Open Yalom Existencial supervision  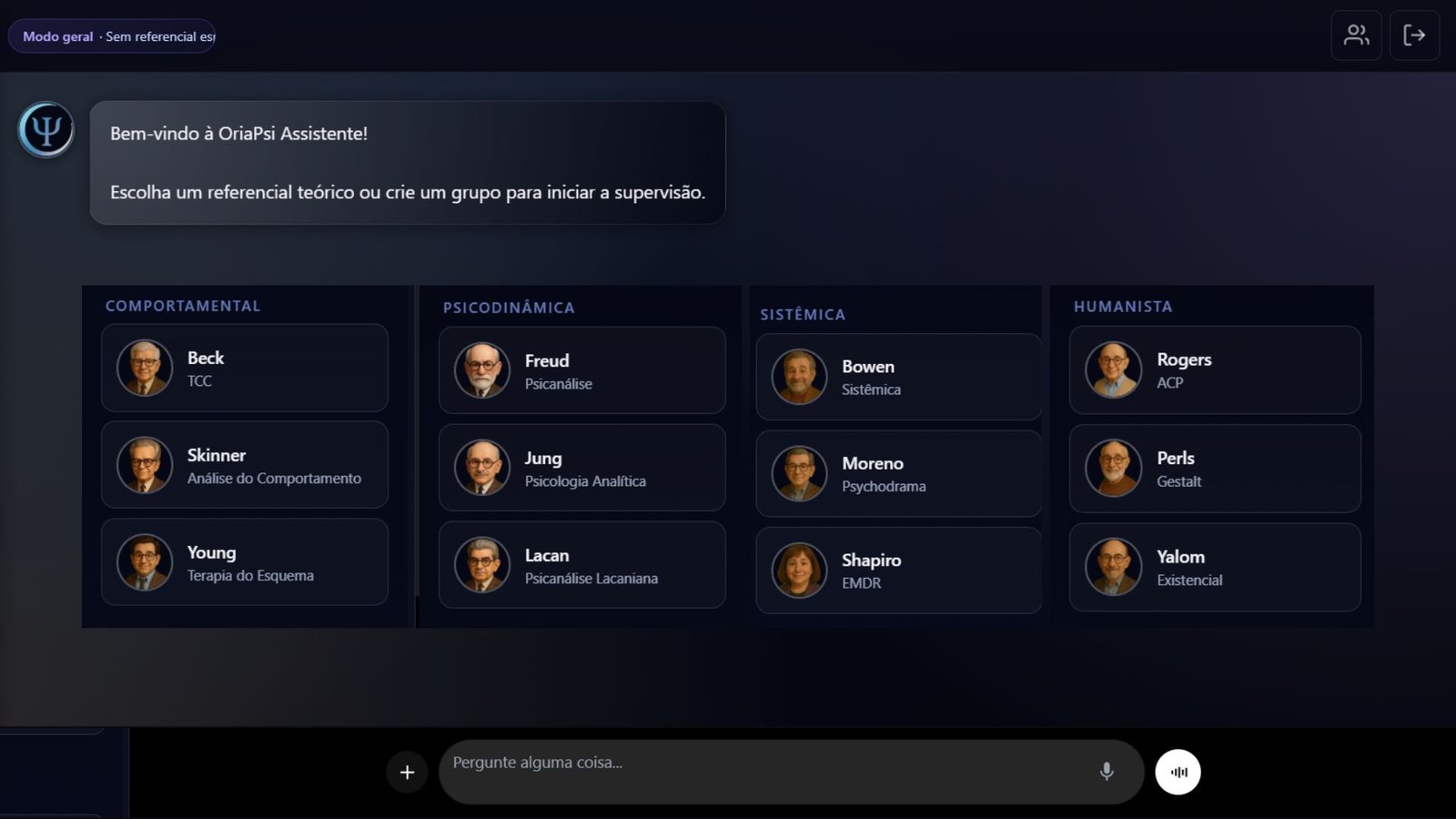[x=1214, y=566]
